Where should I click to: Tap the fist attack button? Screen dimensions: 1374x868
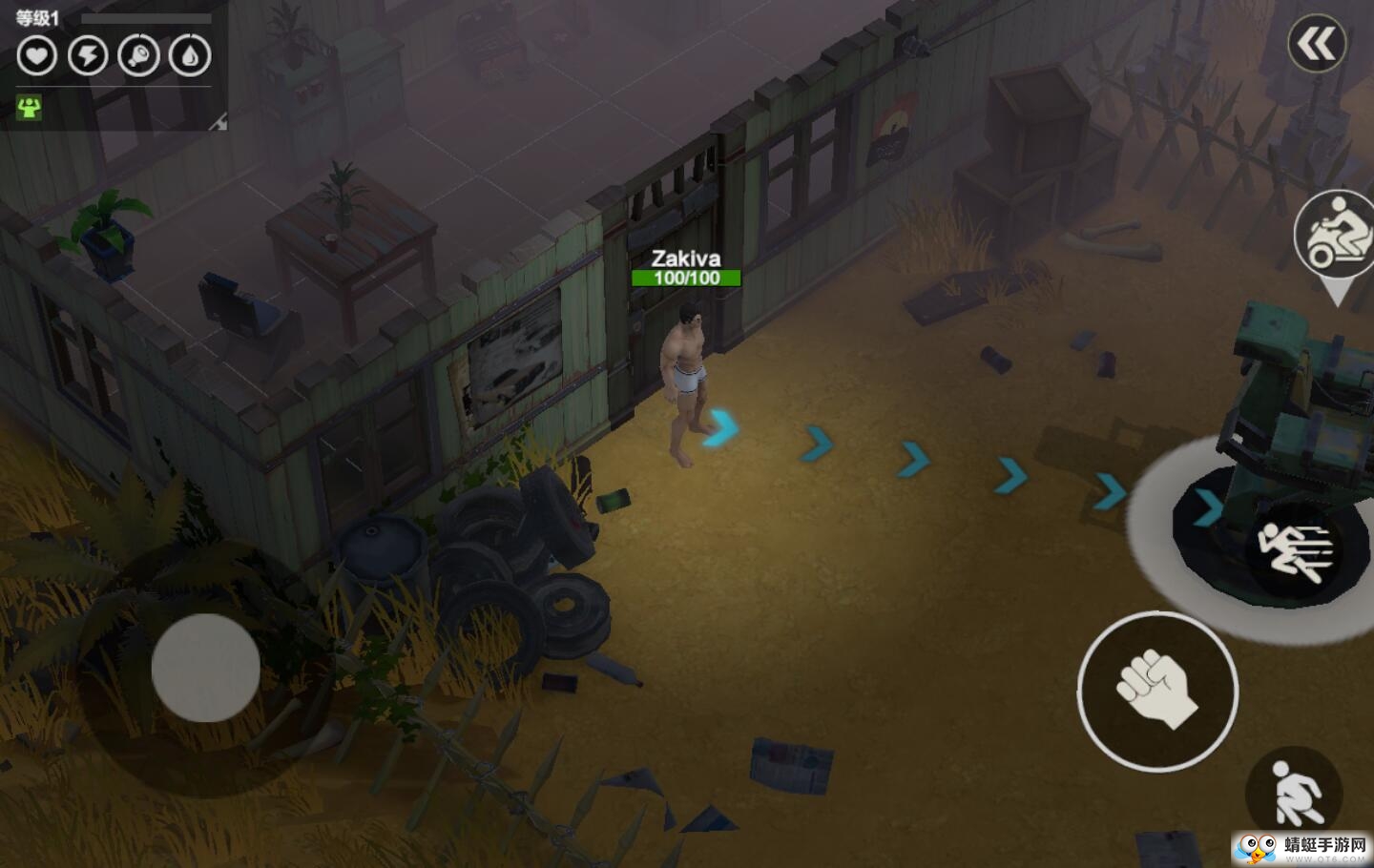click(1157, 691)
